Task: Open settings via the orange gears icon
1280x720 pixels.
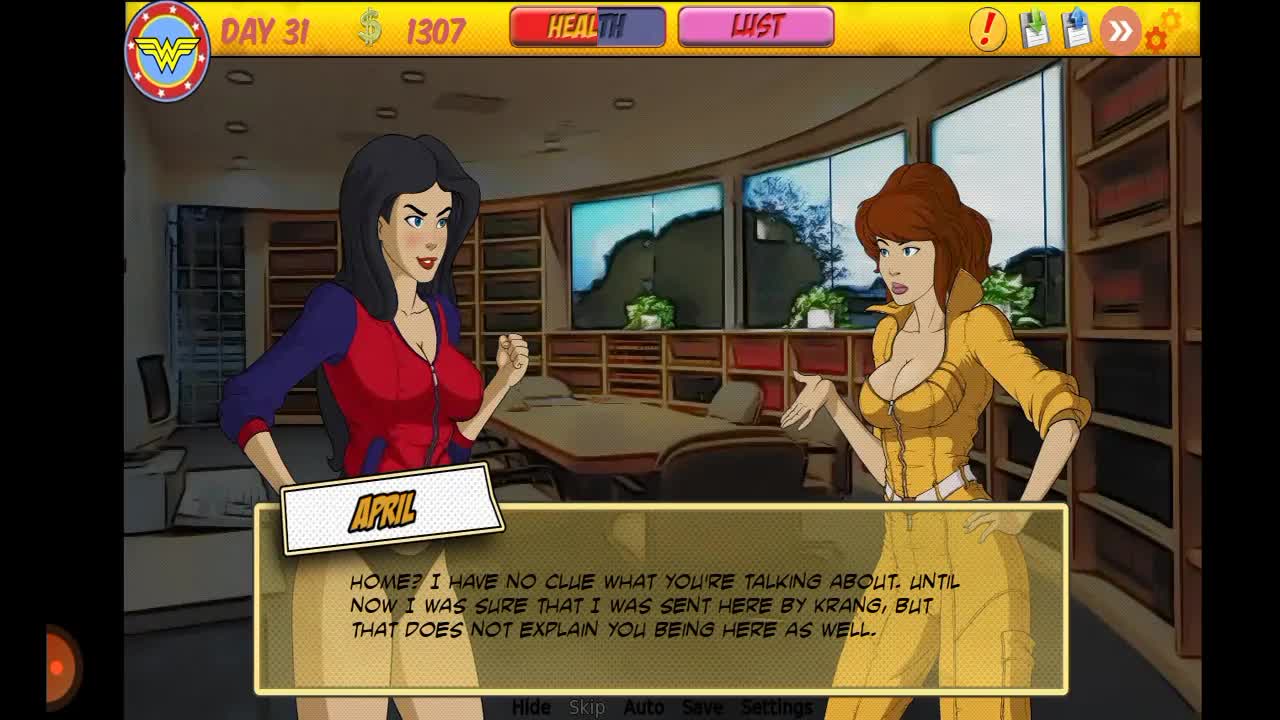Action: (1162, 30)
